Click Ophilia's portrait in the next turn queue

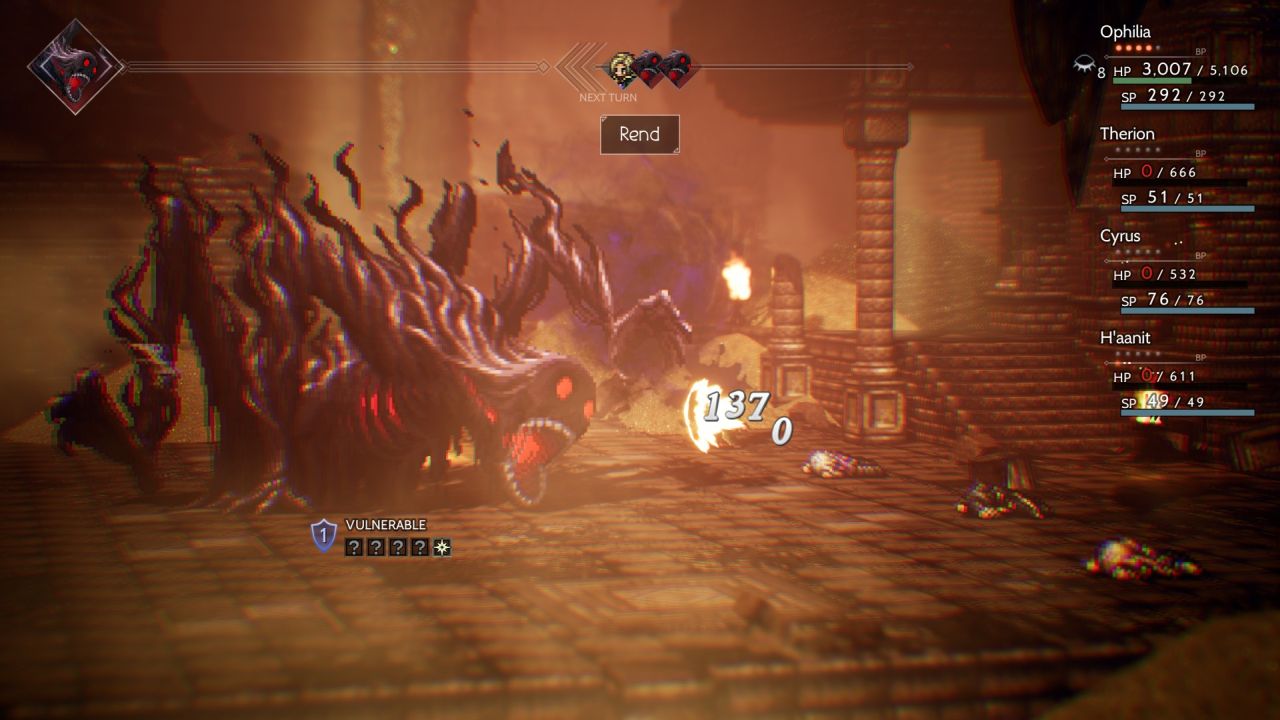pyautogui.click(x=621, y=67)
